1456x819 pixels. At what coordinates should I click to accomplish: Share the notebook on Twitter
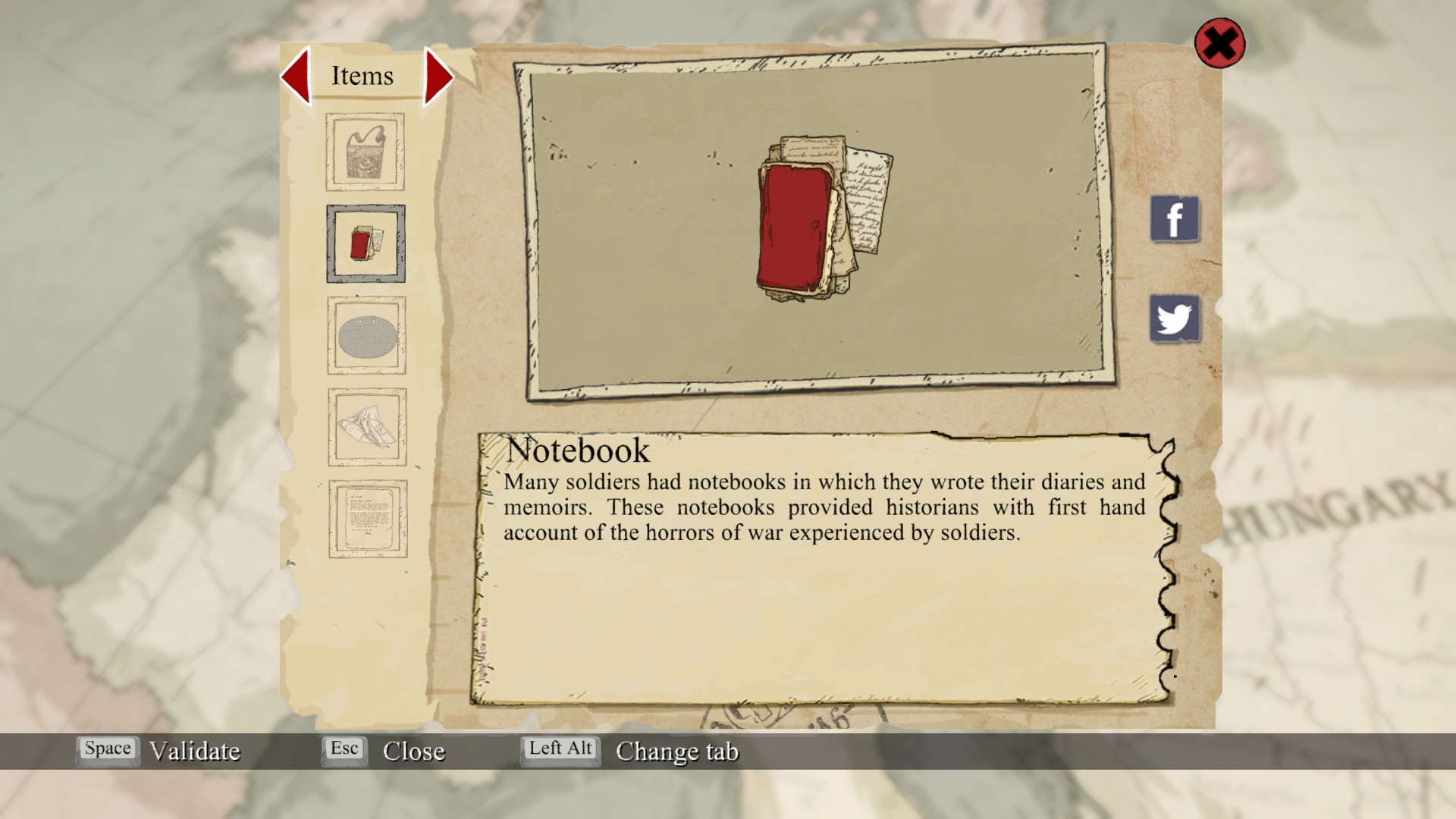point(1175,318)
